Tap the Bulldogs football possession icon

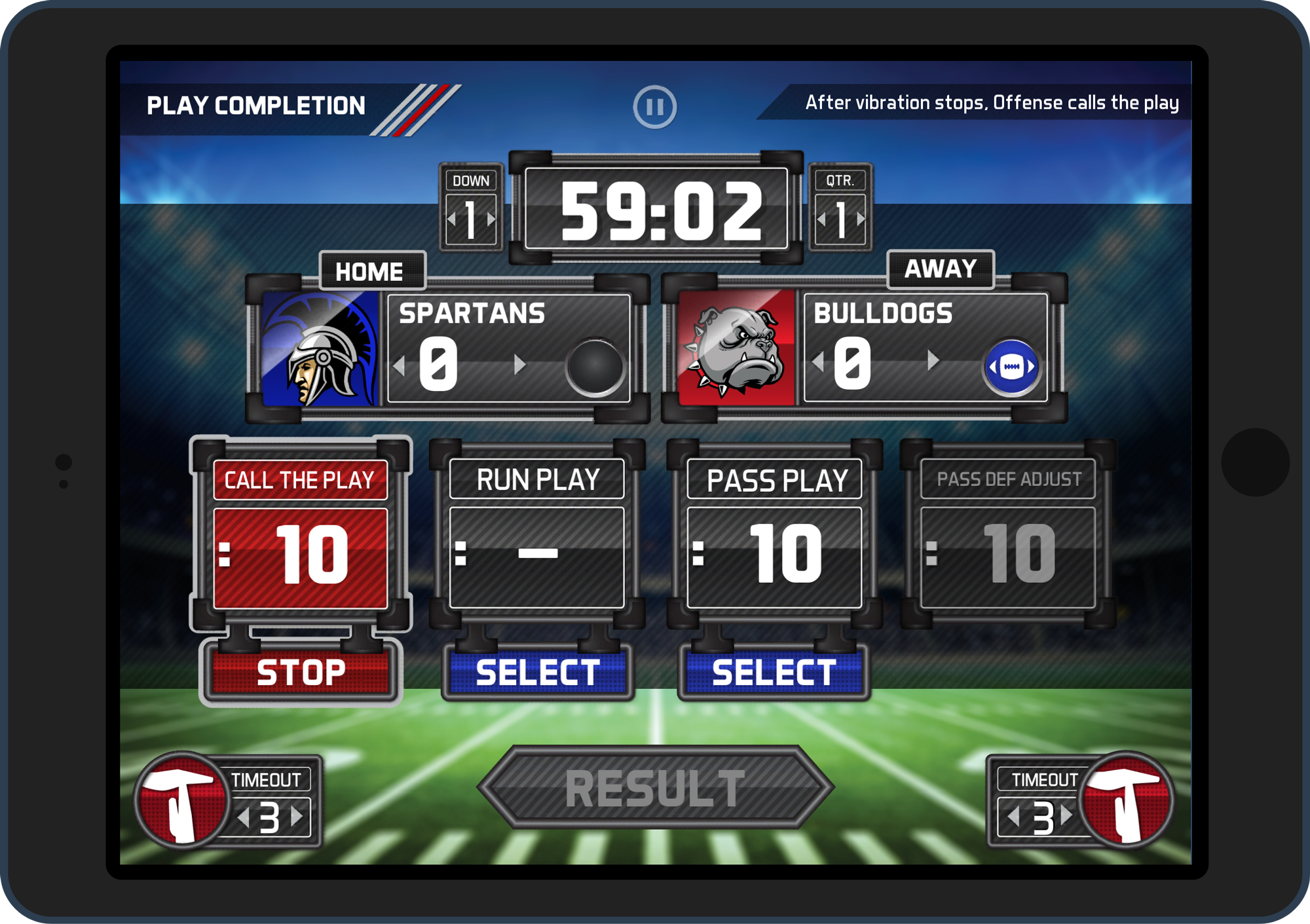1011,367
